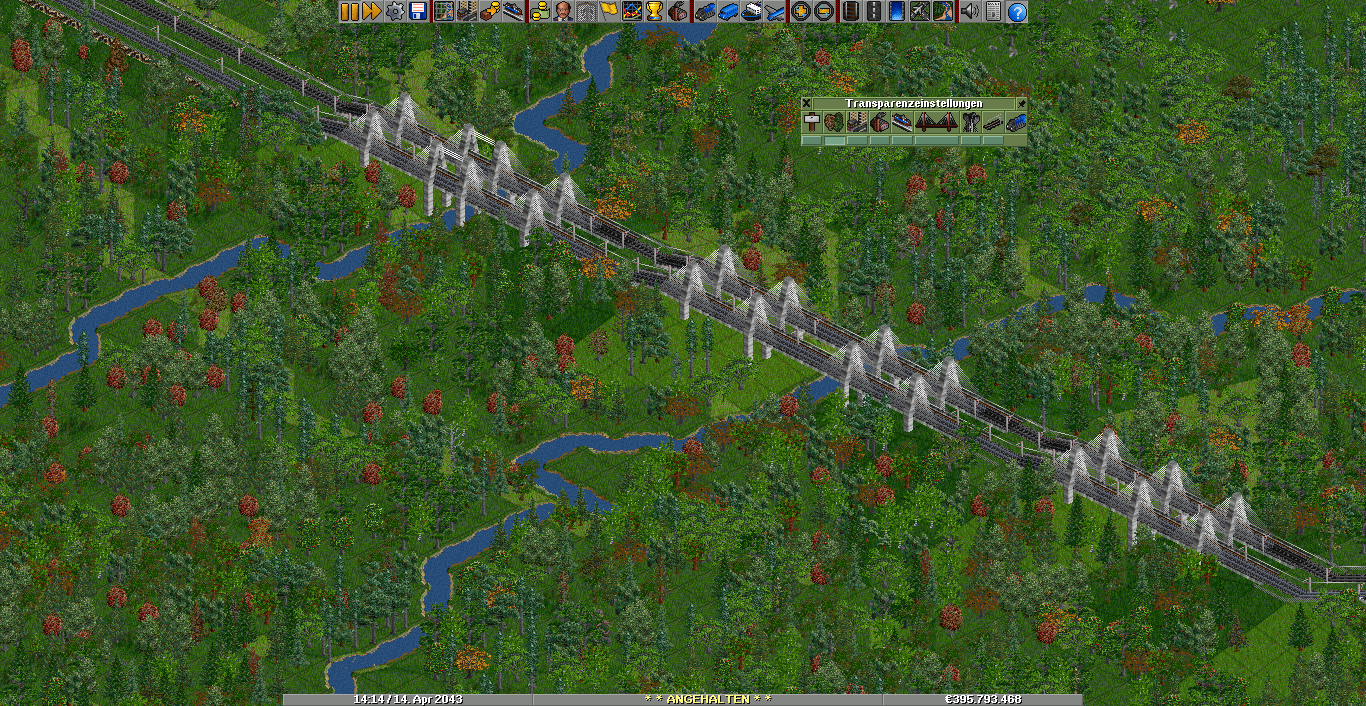
Task: Show the train list
Action: click(704, 12)
